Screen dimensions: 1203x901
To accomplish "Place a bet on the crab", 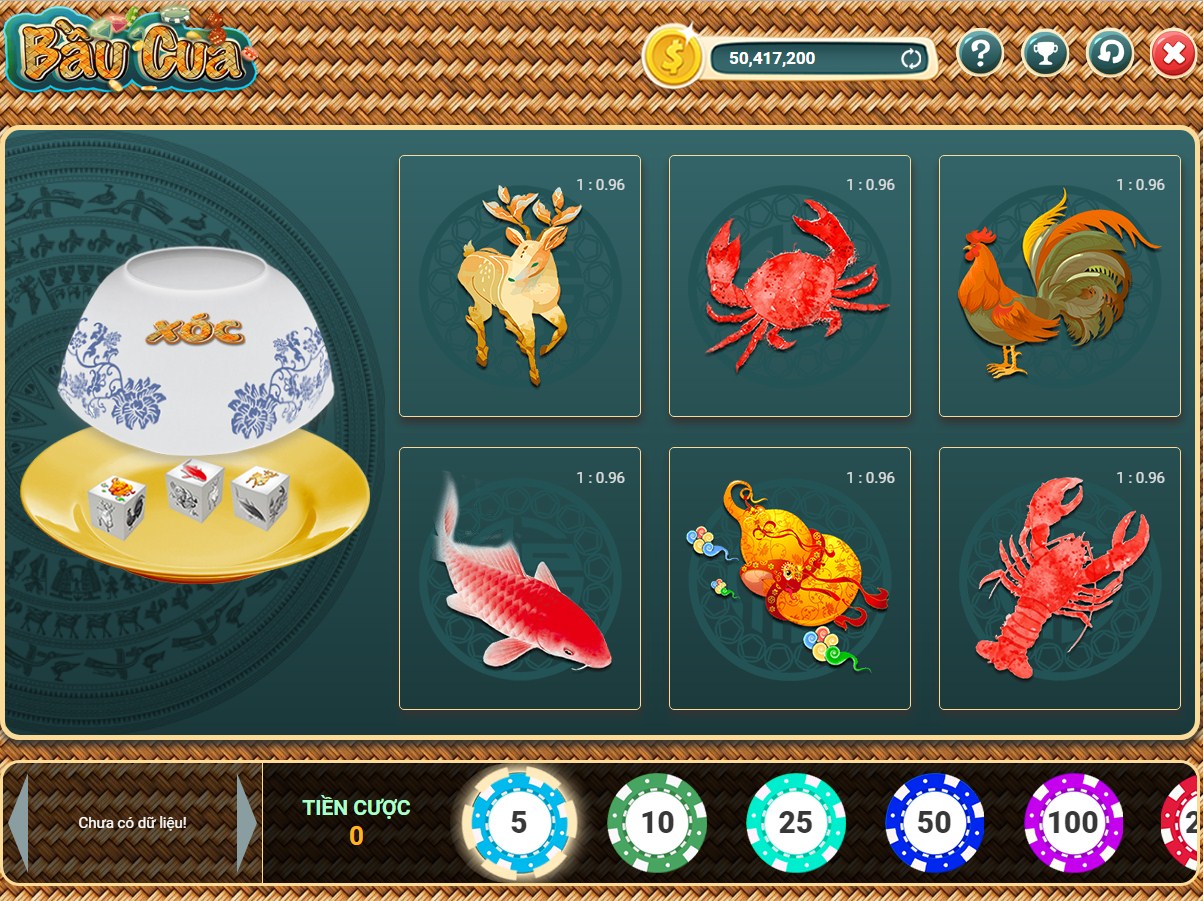I will [789, 286].
